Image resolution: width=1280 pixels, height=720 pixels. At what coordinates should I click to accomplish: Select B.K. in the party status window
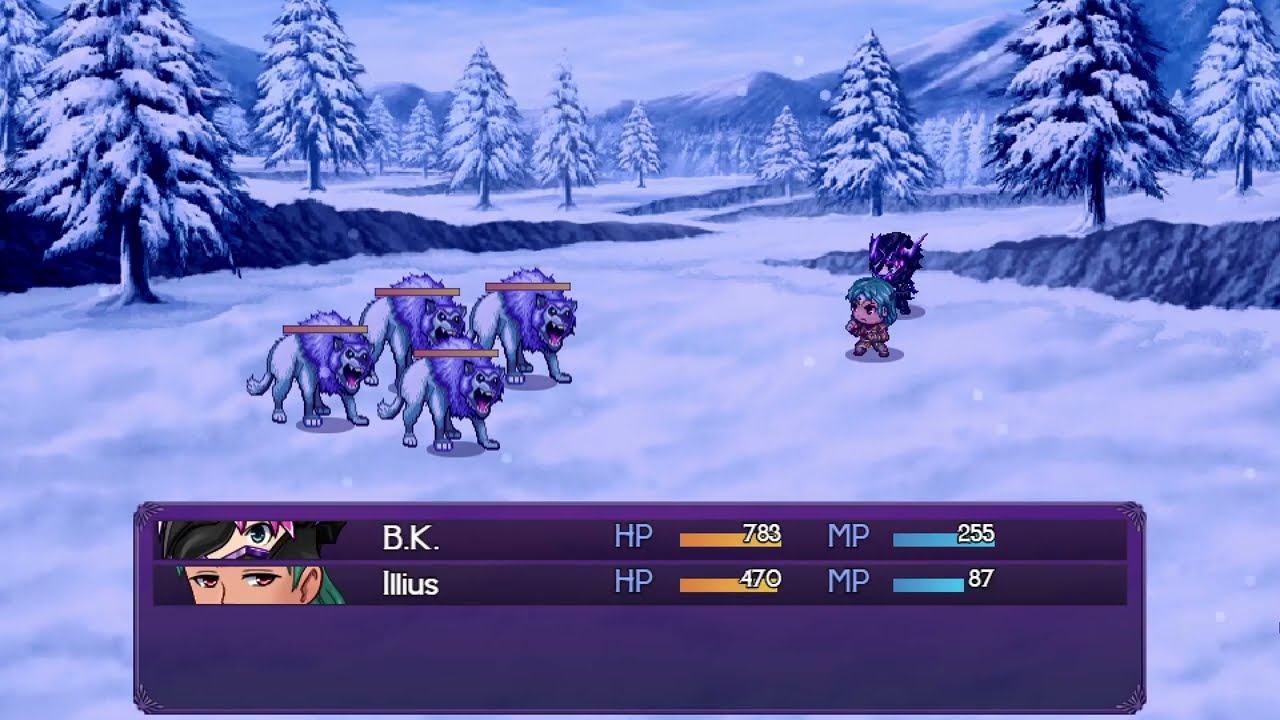coord(411,539)
